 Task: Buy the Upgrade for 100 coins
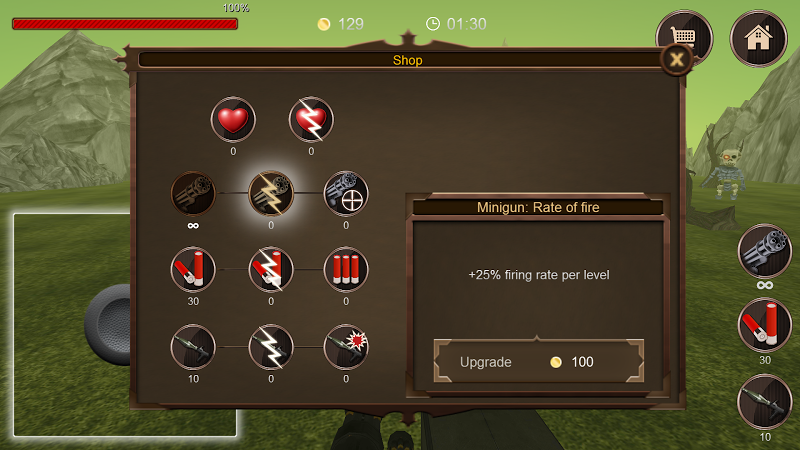[539, 362]
